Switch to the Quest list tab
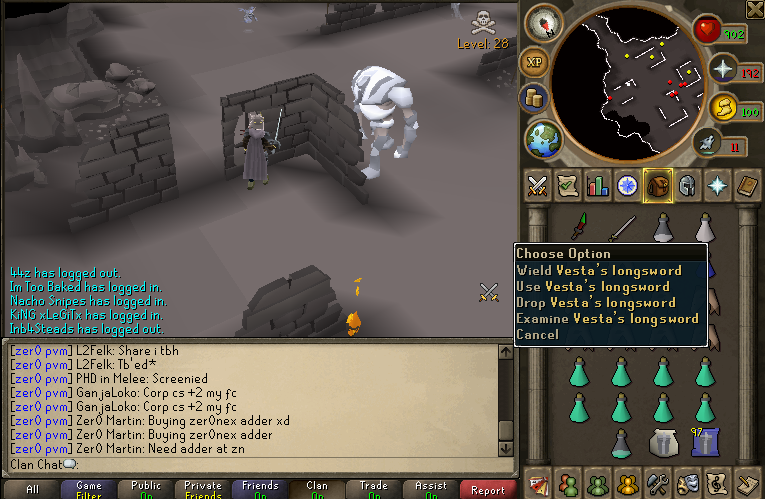Screen dimensions: 765x499 568,185
